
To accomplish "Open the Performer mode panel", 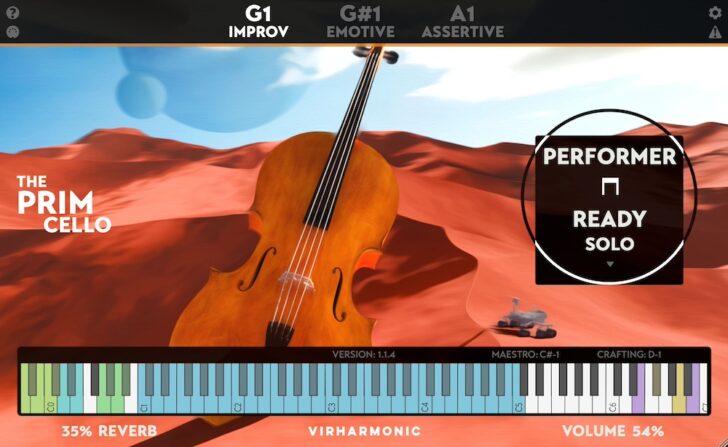I will click(609, 157).
